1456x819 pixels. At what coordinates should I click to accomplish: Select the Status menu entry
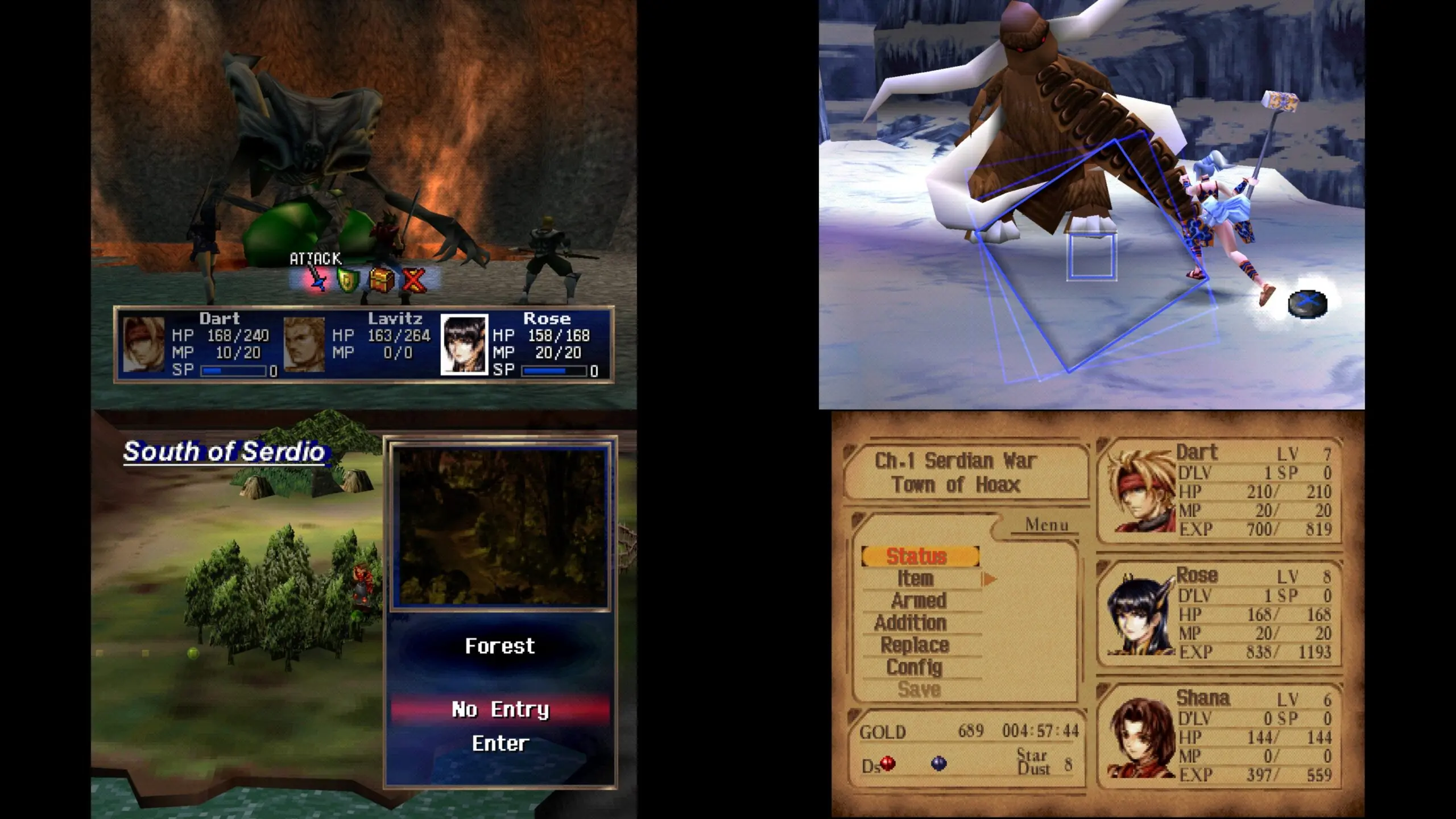point(920,556)
